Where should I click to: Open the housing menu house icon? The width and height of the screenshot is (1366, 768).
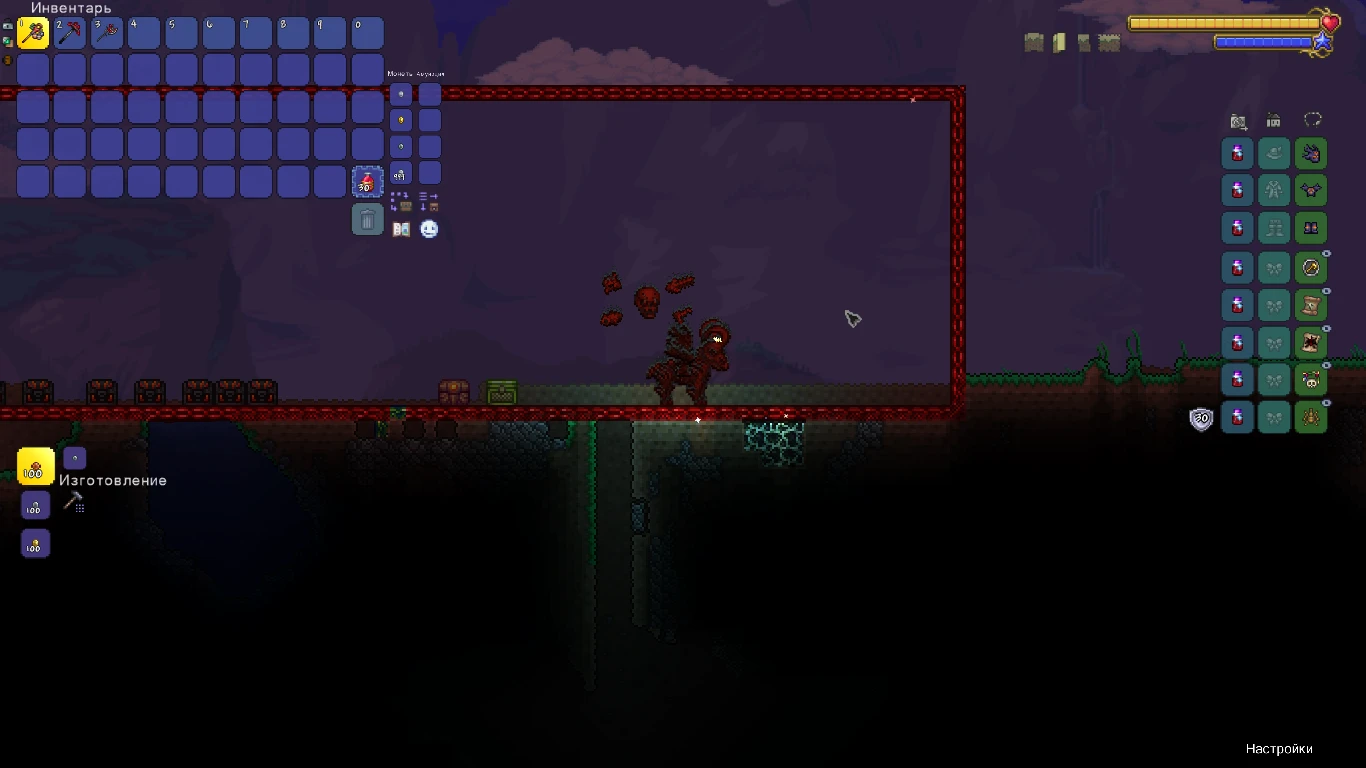[1272, 120]
